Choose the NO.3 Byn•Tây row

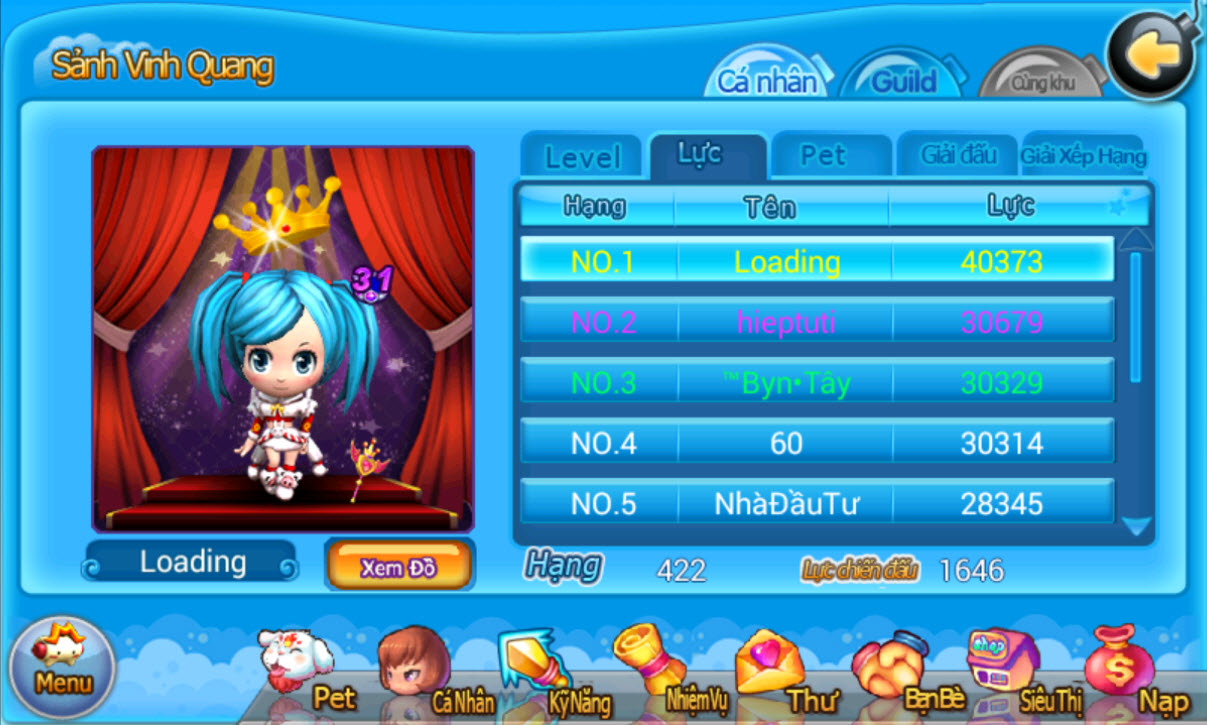(817, 383)
